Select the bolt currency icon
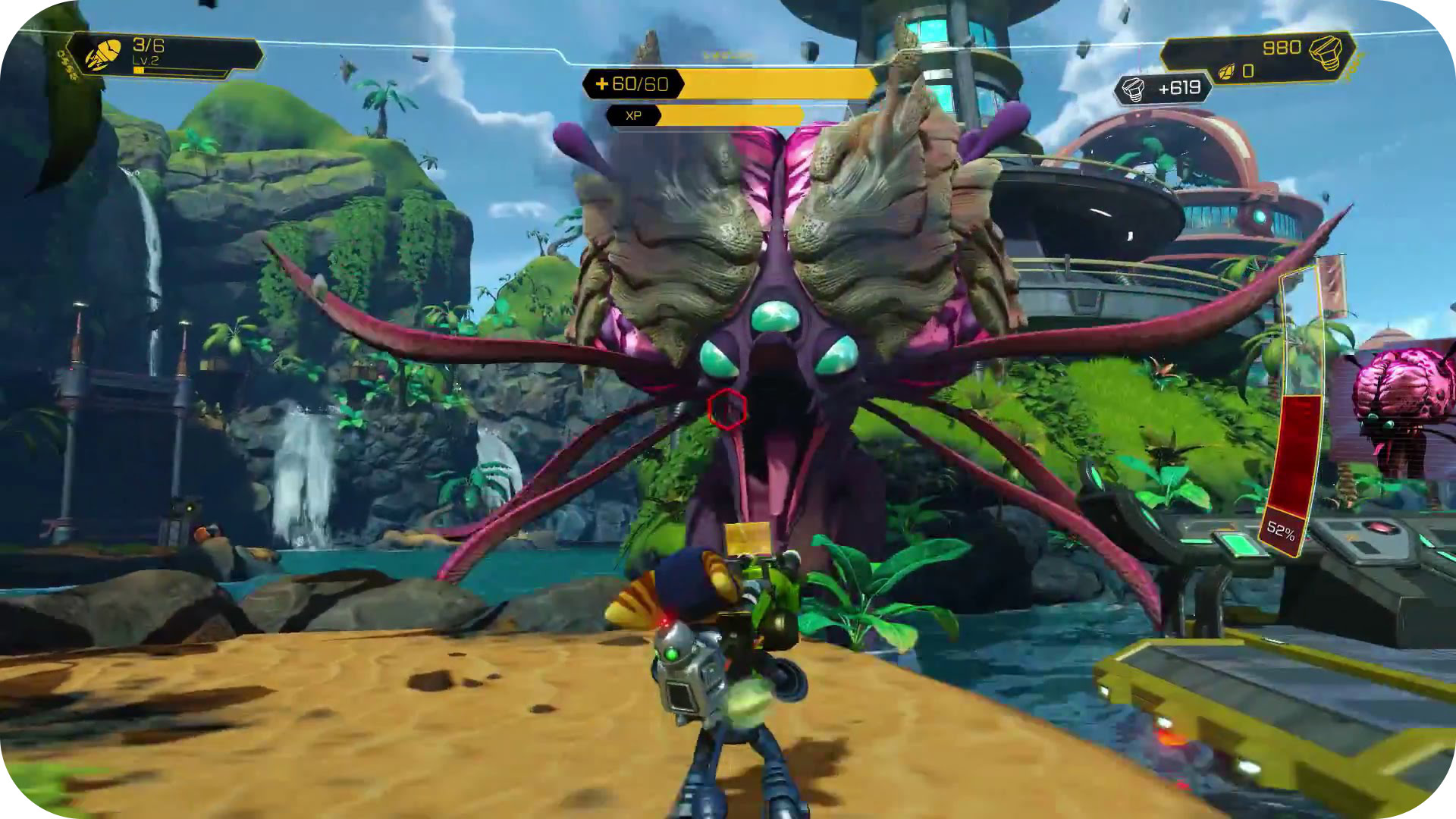The width and height of the screenshot is (1456, 819). [x=1326, y=51]
